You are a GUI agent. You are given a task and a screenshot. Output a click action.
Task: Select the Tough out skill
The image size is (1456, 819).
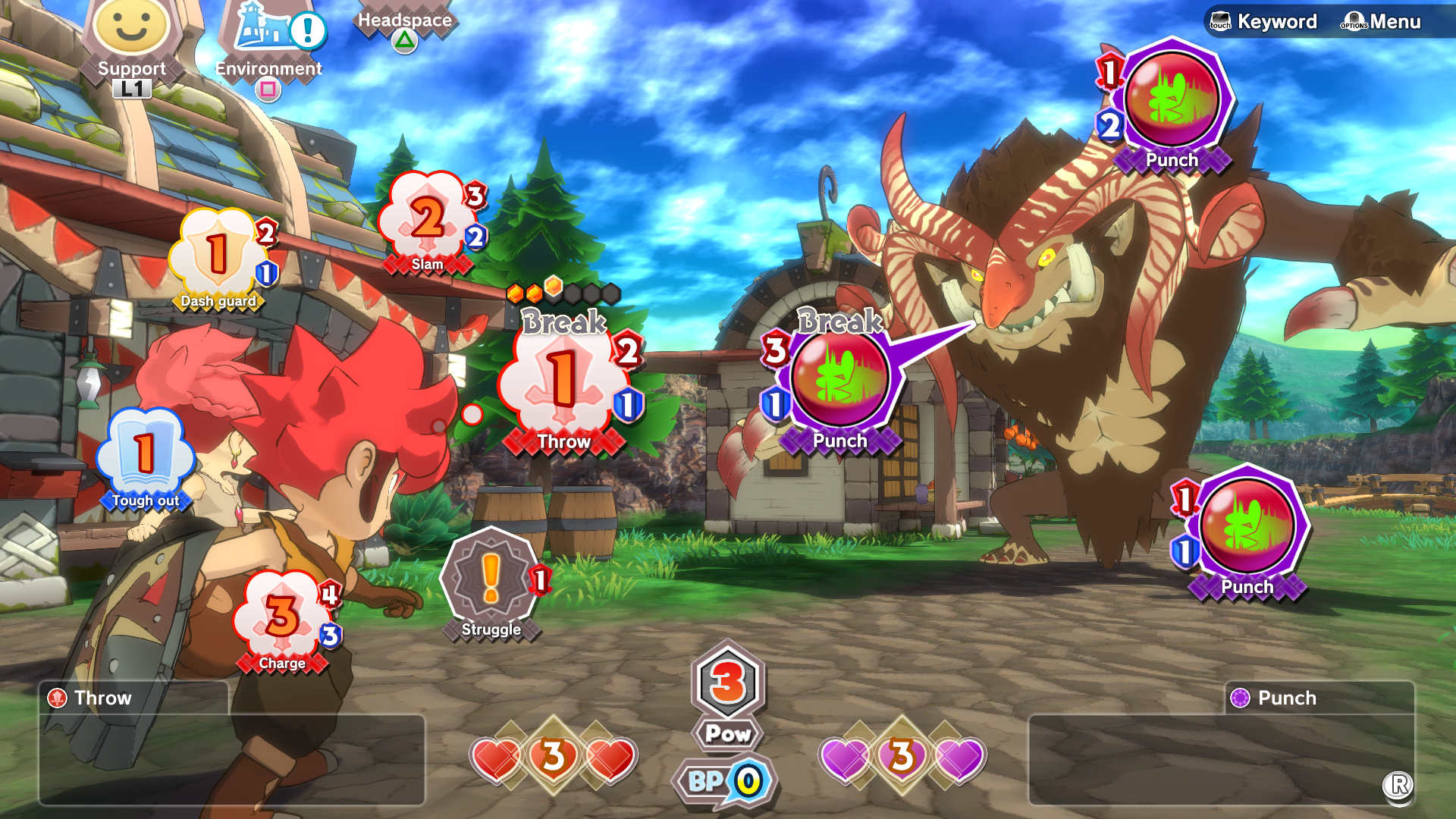coord(146,455)
